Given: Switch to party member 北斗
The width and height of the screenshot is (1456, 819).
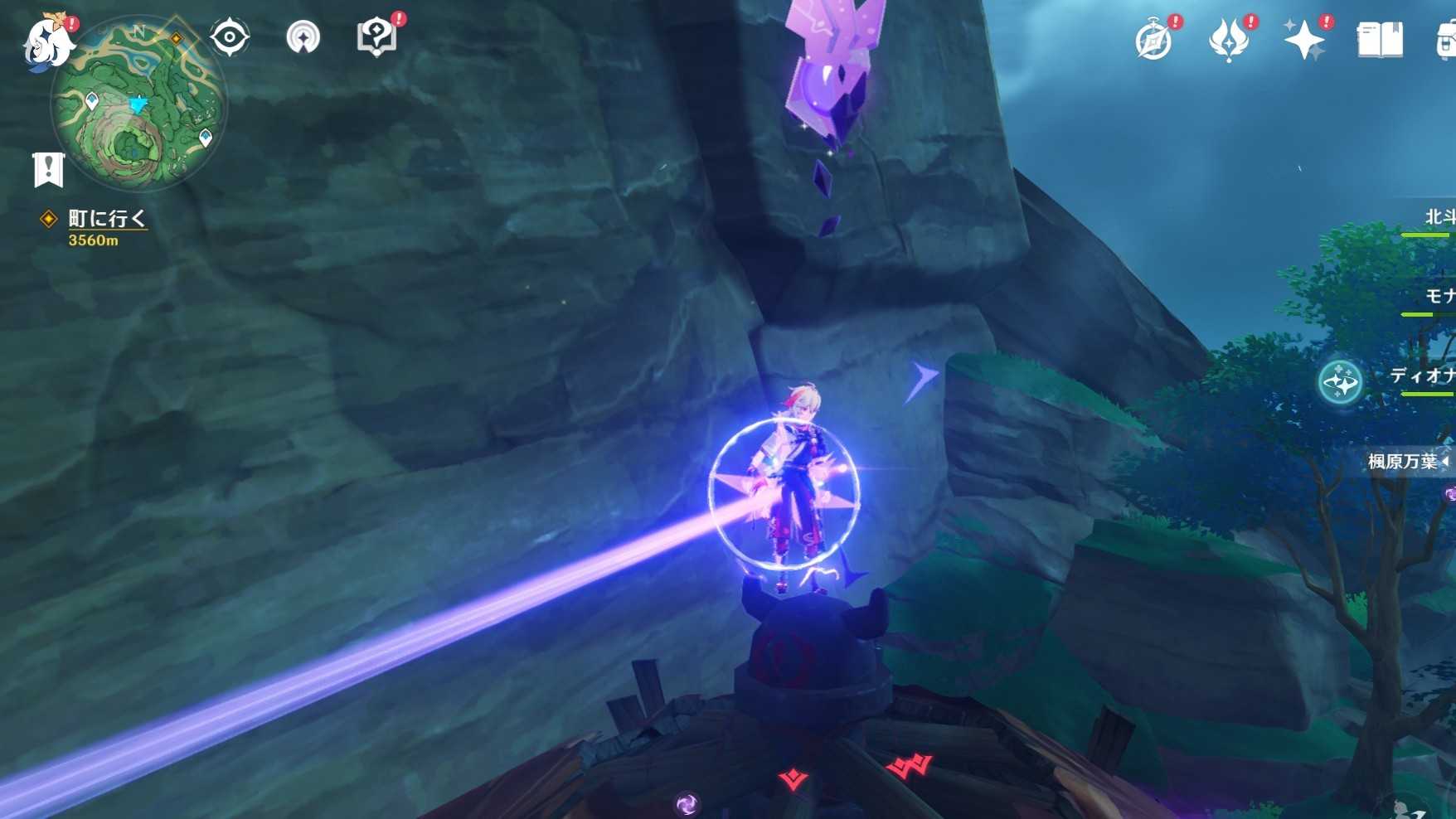Looking at the screenshot, I should (1439, 218).
